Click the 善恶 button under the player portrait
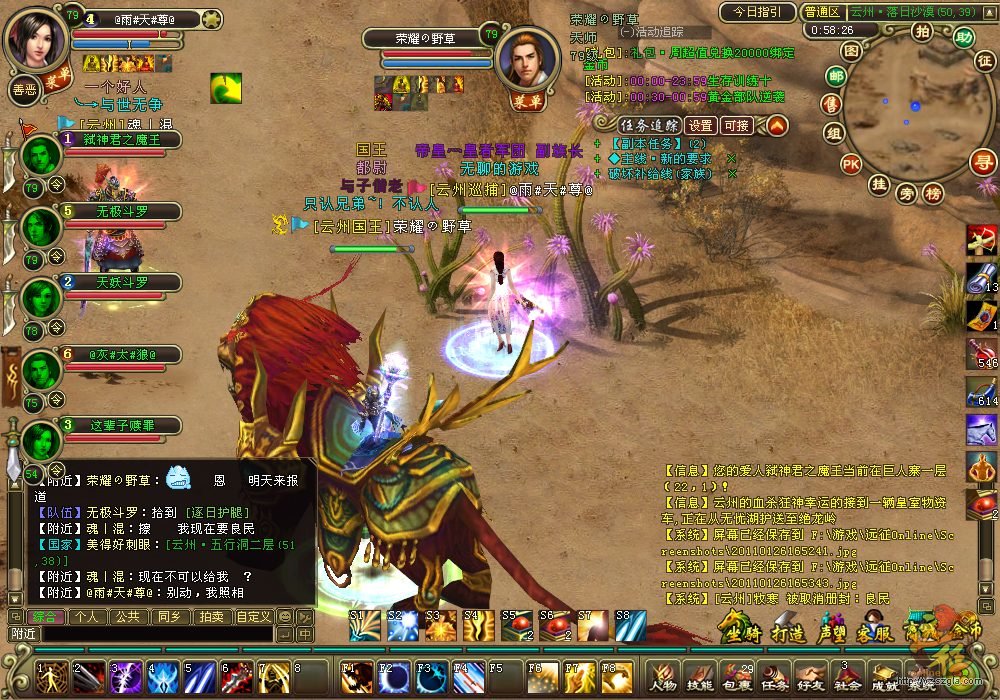1000x700 pixels. coord(24,88)
